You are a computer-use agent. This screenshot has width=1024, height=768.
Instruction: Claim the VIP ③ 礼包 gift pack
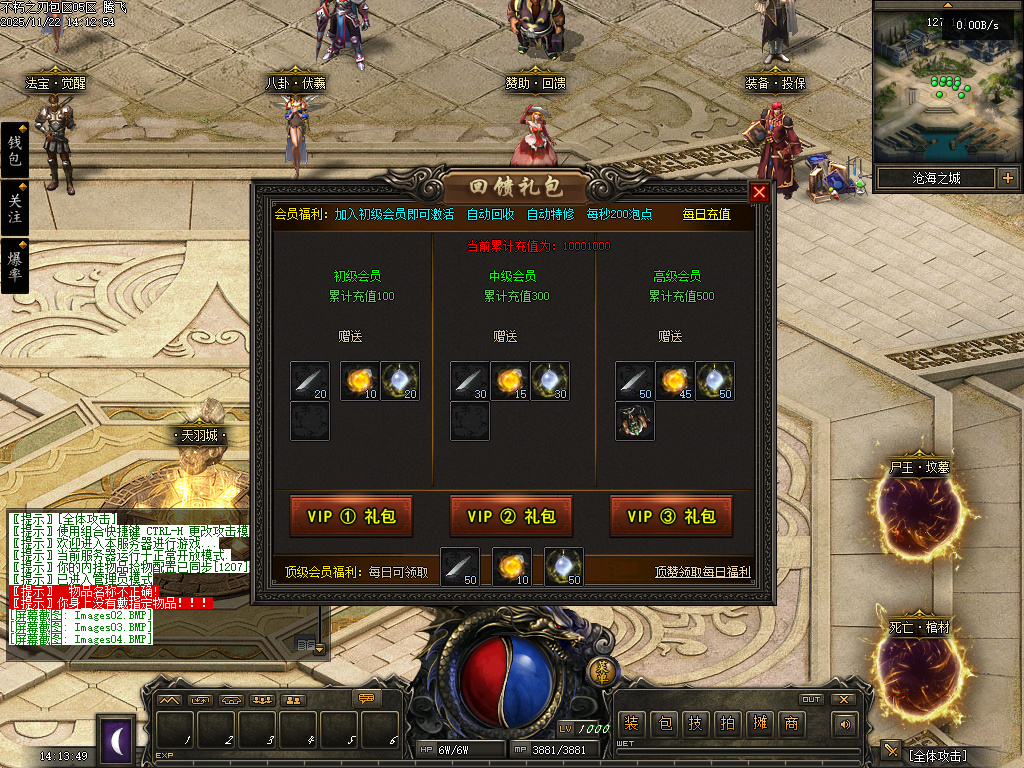point(671,516)
